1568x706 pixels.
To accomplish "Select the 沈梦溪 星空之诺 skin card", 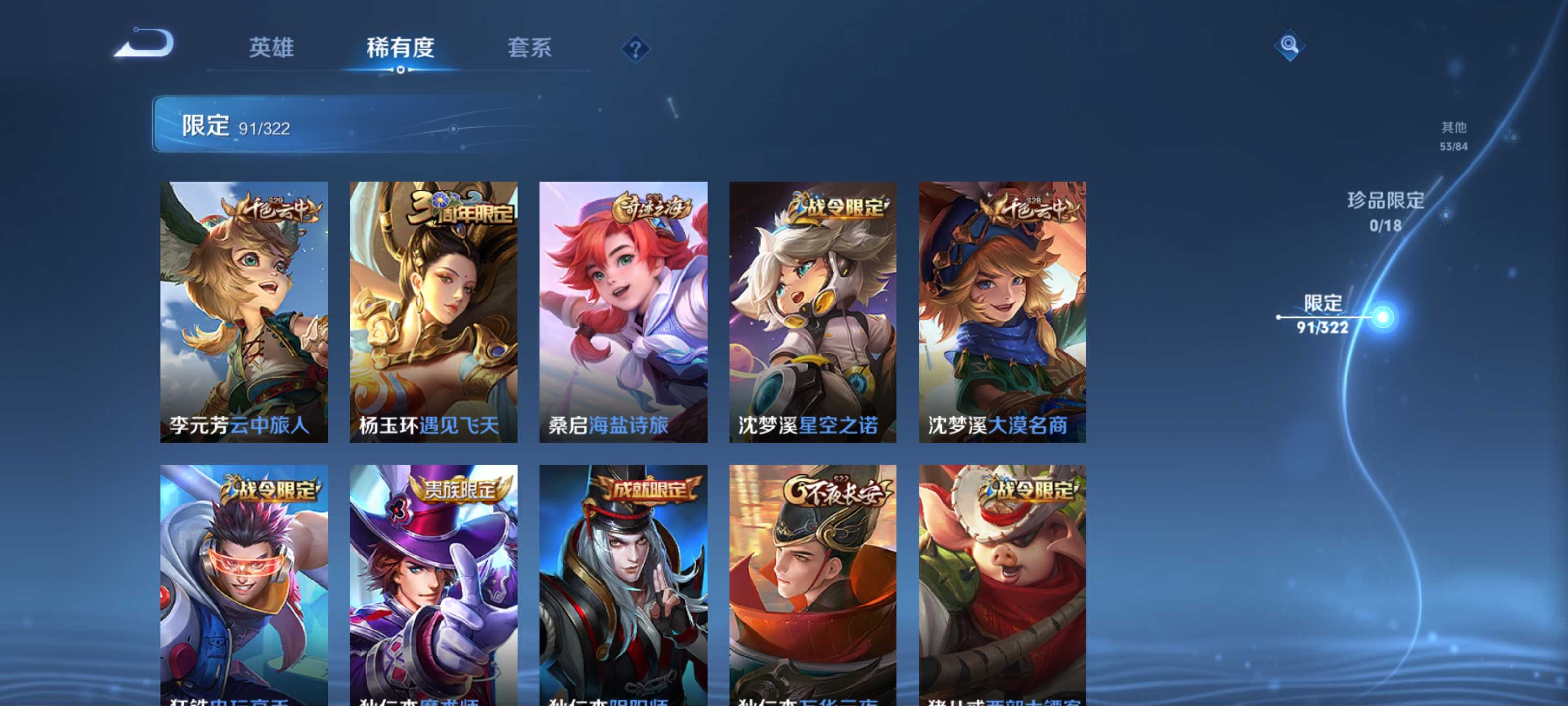I will point(812,311).
